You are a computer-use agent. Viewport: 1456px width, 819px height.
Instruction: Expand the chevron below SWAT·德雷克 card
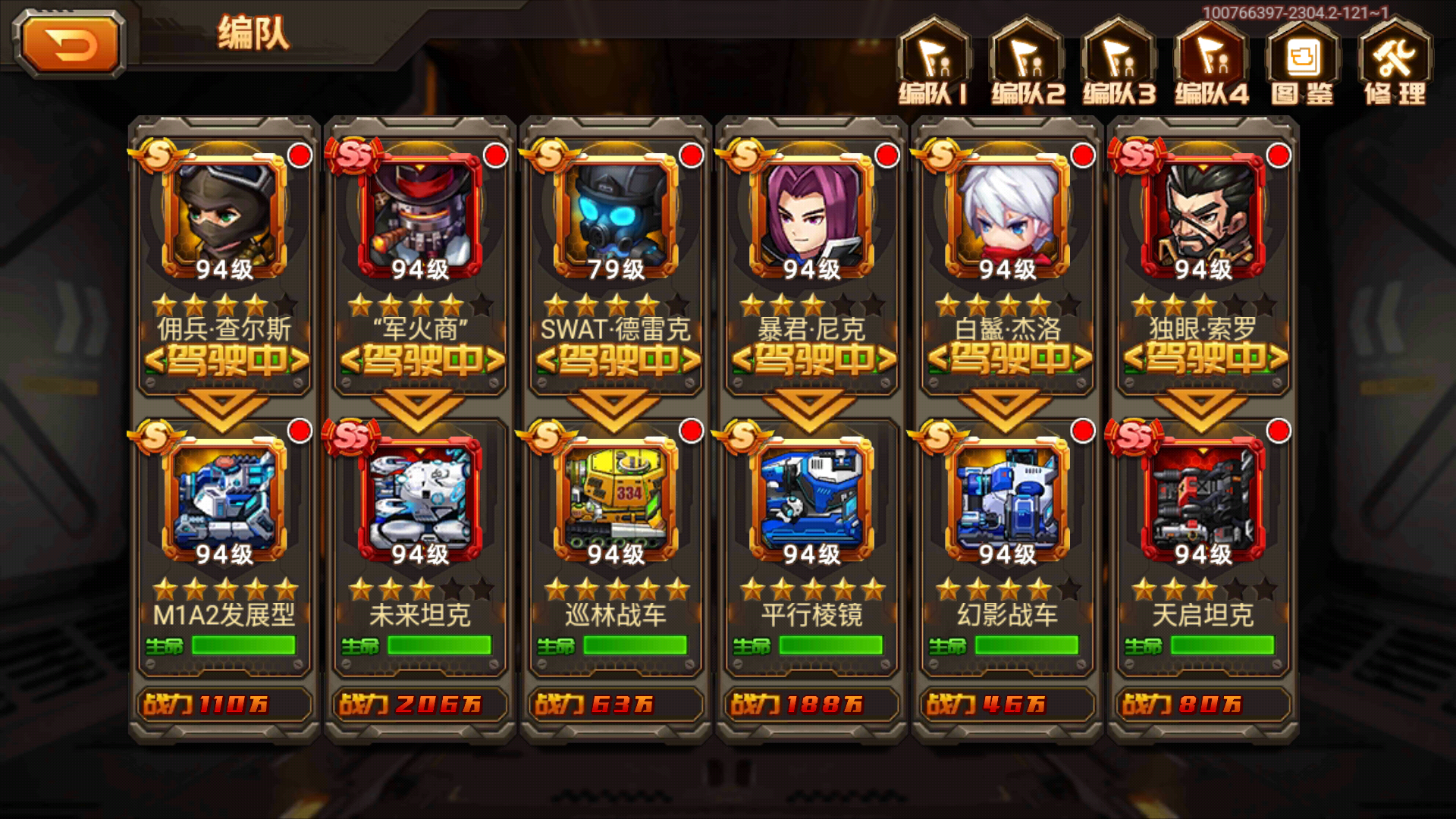[x=615, y=404]
